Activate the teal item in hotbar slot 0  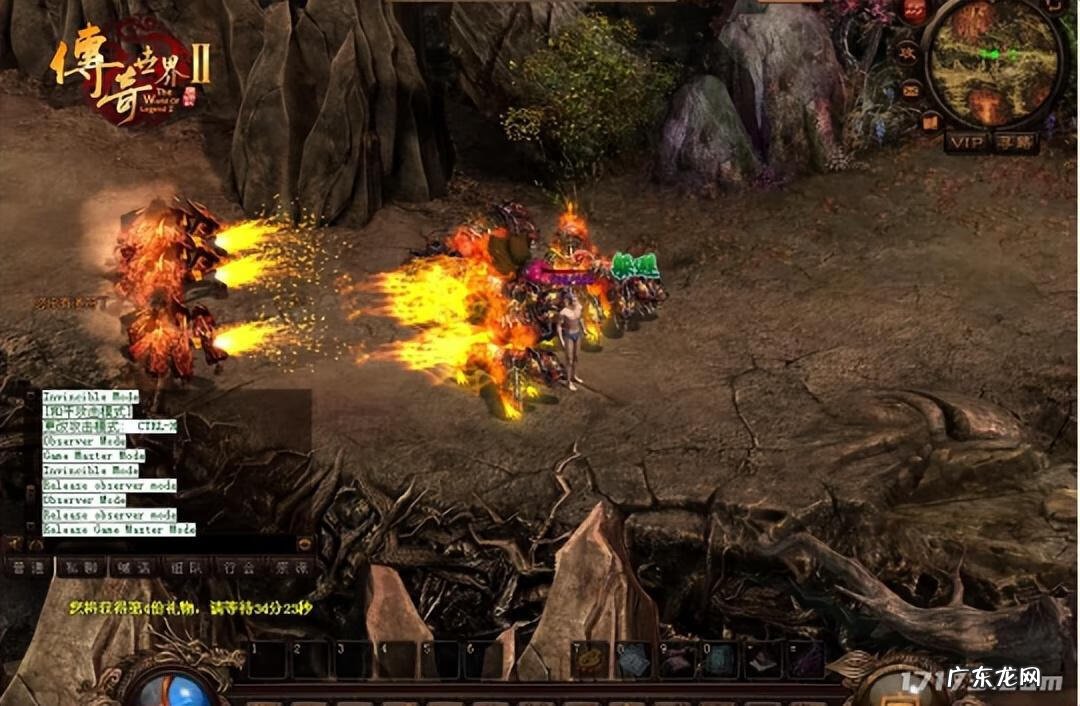pos(721,661)
